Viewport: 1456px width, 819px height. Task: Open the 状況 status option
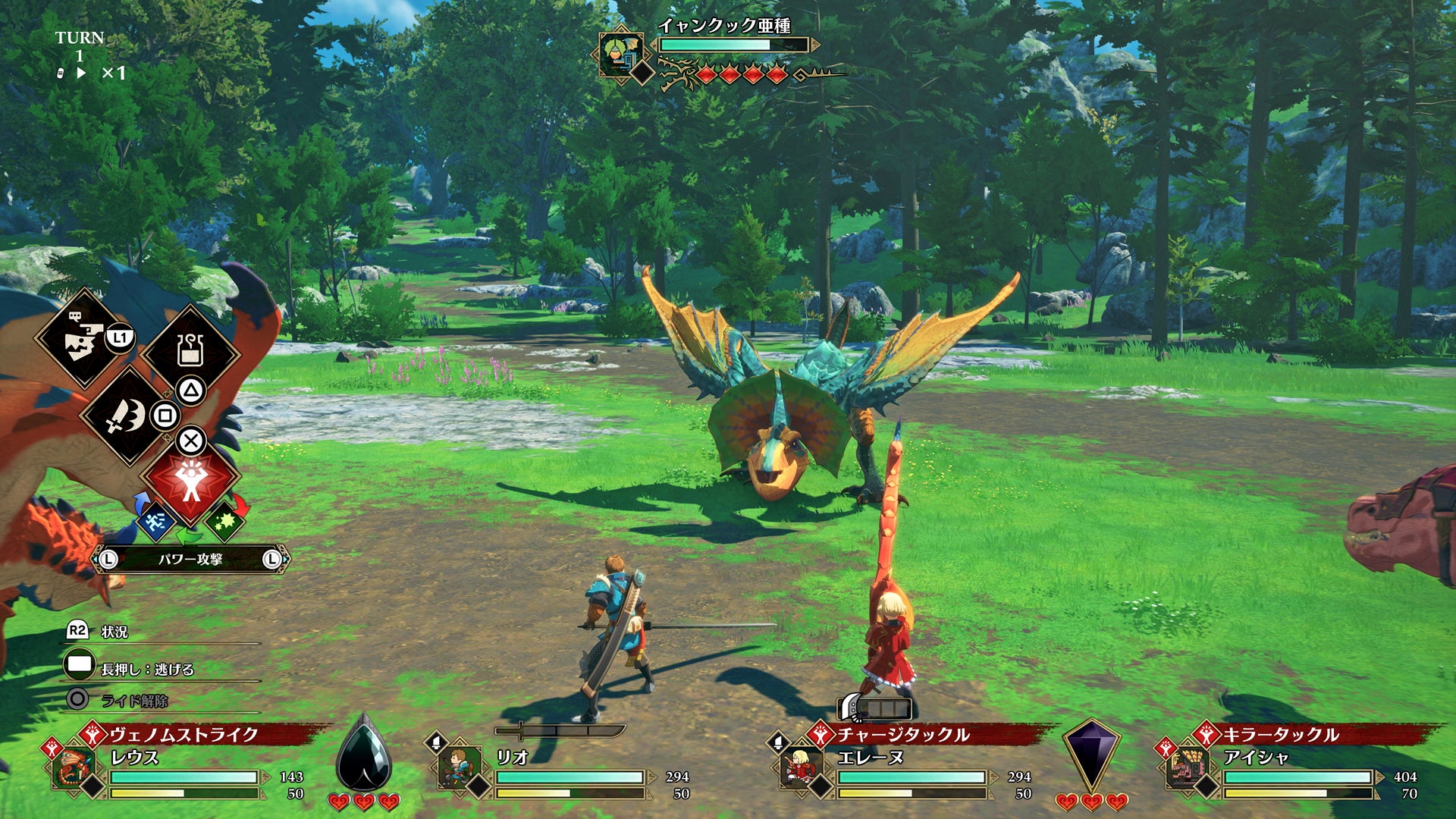[114, 632]
